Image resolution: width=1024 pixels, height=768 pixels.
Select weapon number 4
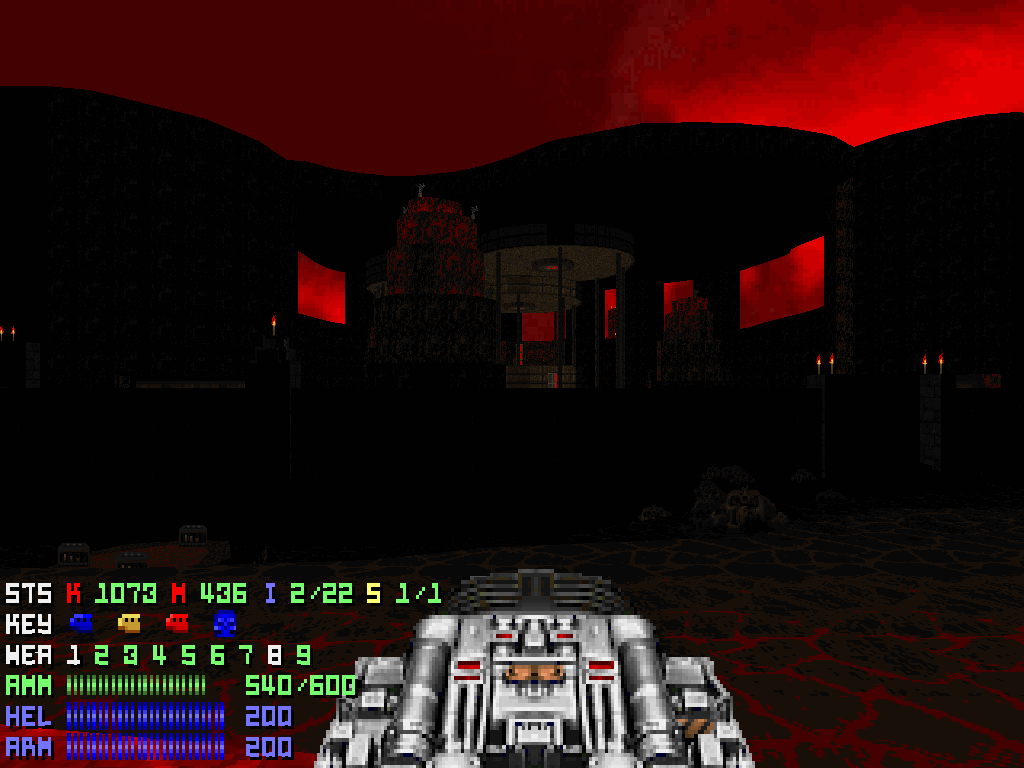[x=159, y=656]
